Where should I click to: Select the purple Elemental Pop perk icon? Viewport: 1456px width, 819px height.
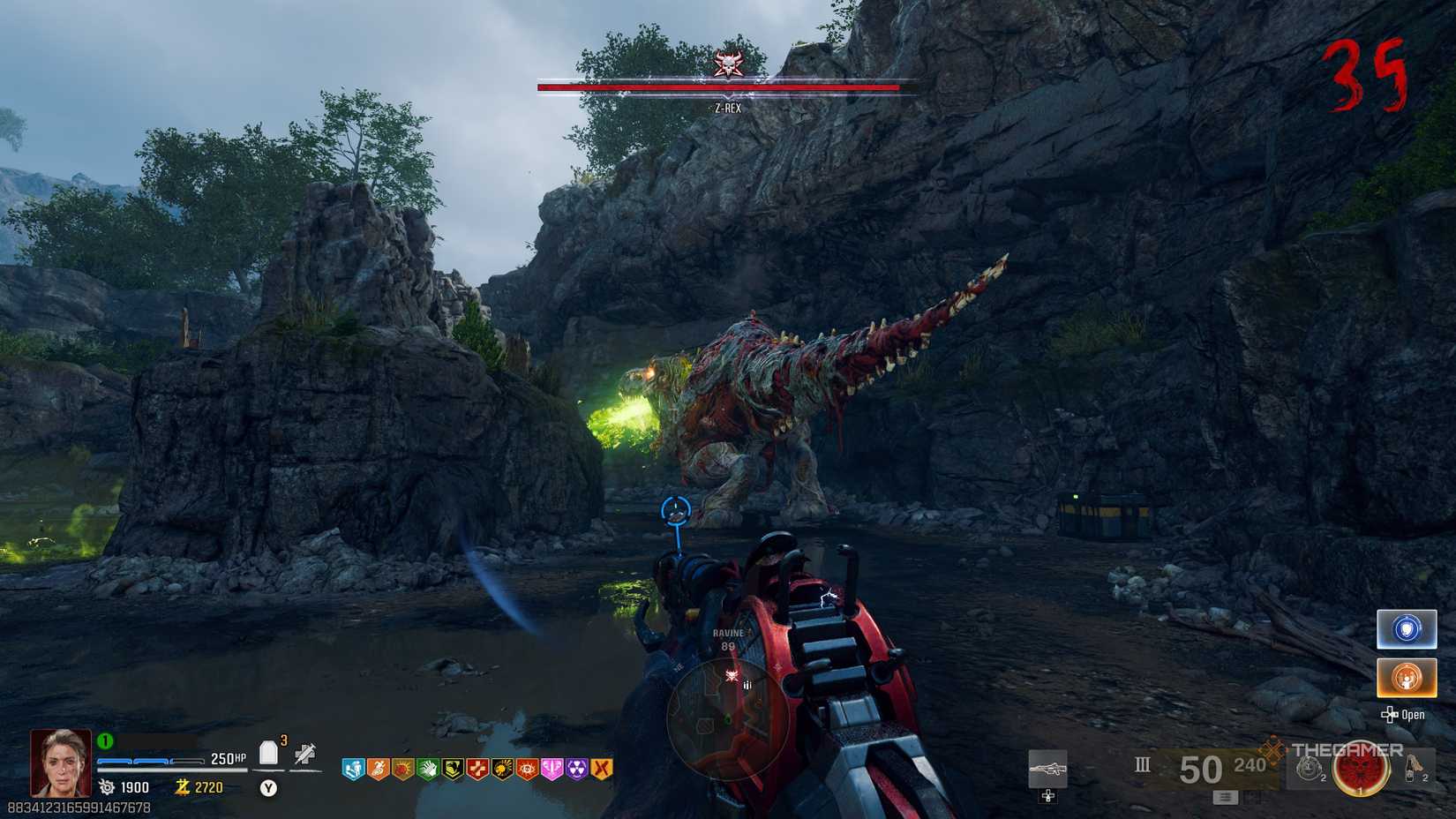[577, 770]
